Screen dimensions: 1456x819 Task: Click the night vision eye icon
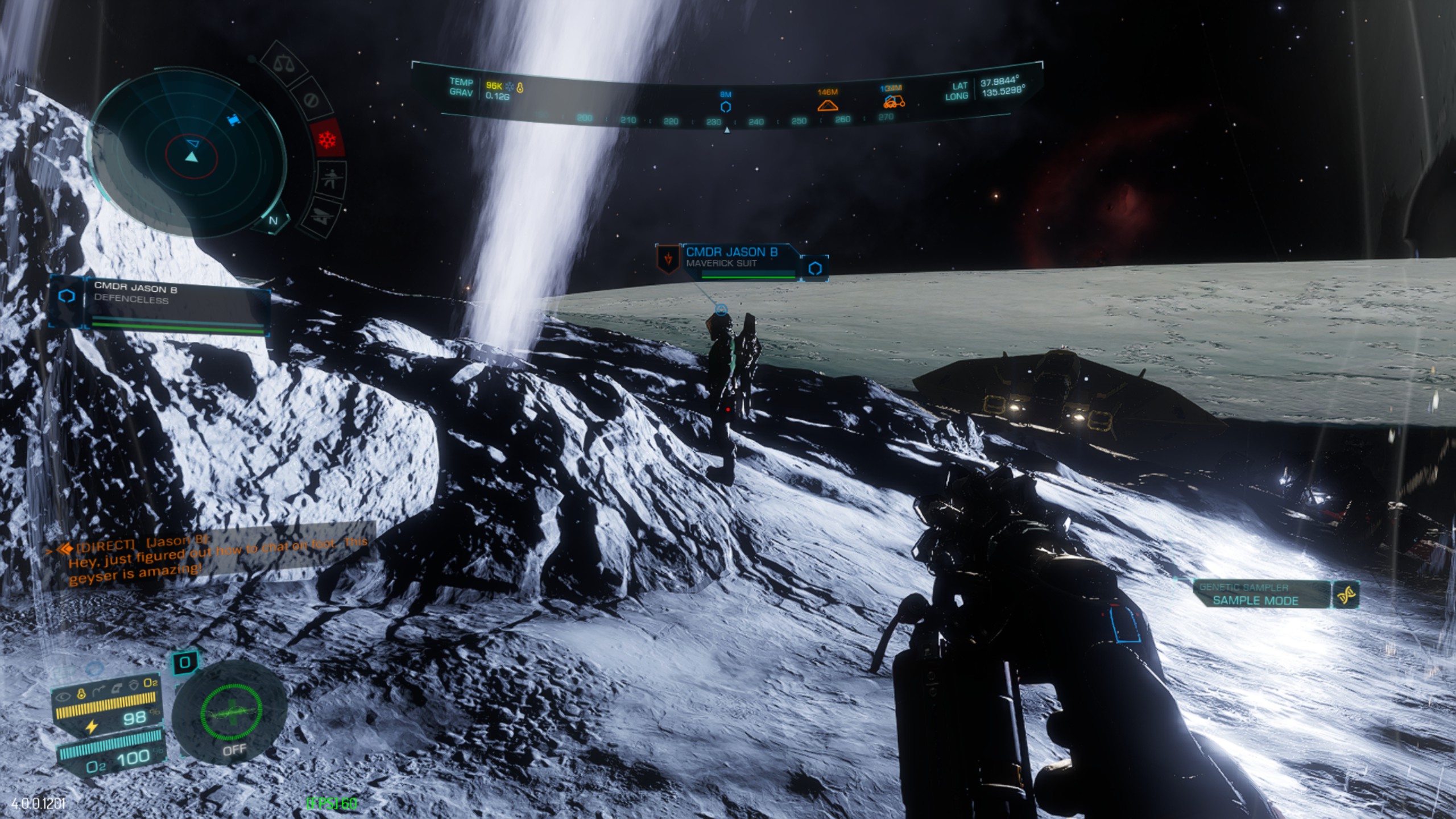[x=63, y=696]
